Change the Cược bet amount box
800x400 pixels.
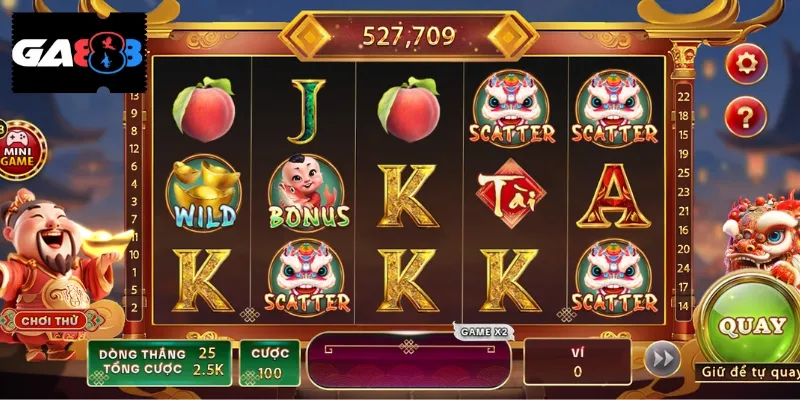click(269, 362)
